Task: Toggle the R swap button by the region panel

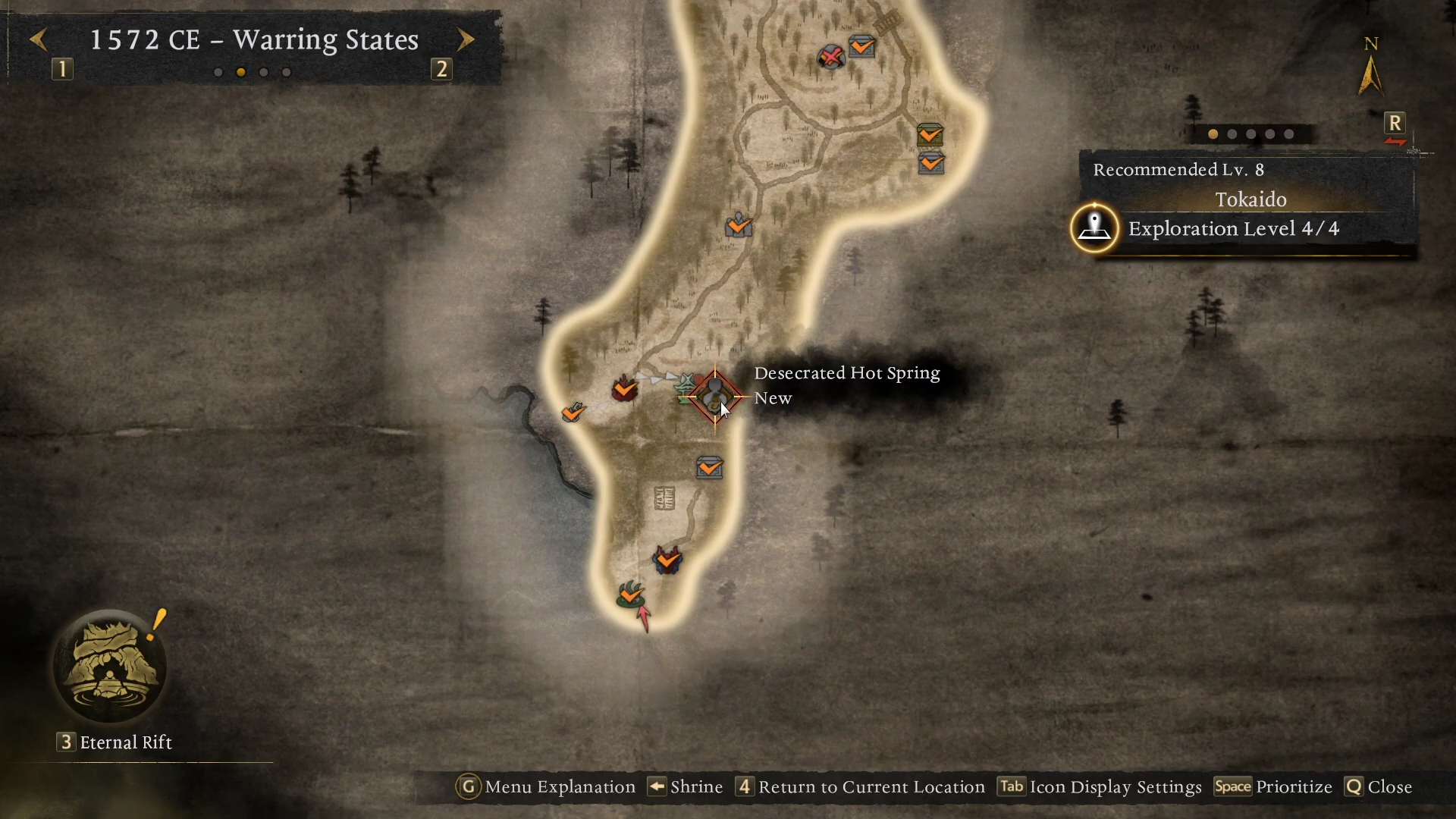Action: [x=1395, y=124]
